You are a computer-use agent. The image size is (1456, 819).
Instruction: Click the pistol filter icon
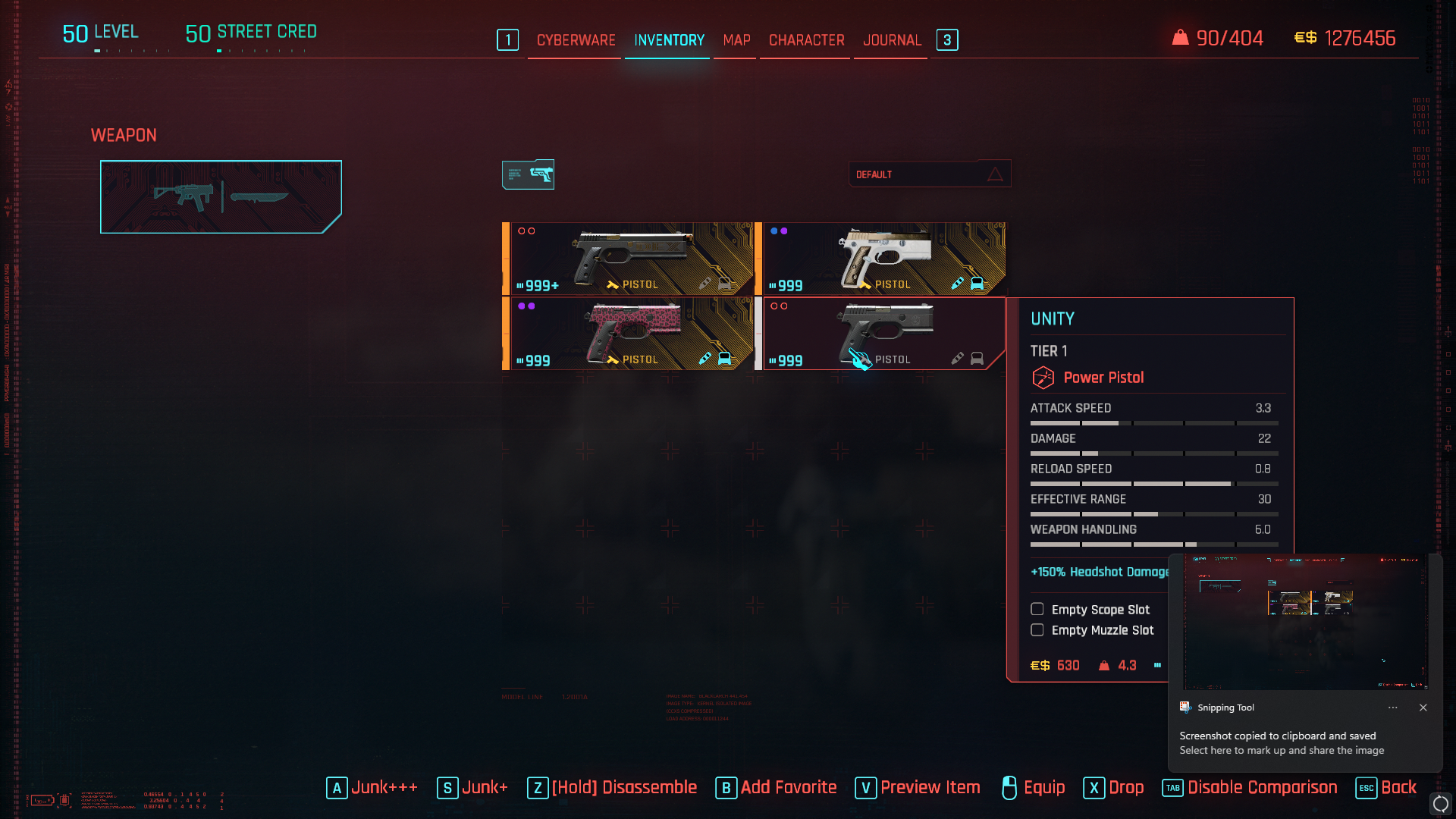[x=528, y=174]
